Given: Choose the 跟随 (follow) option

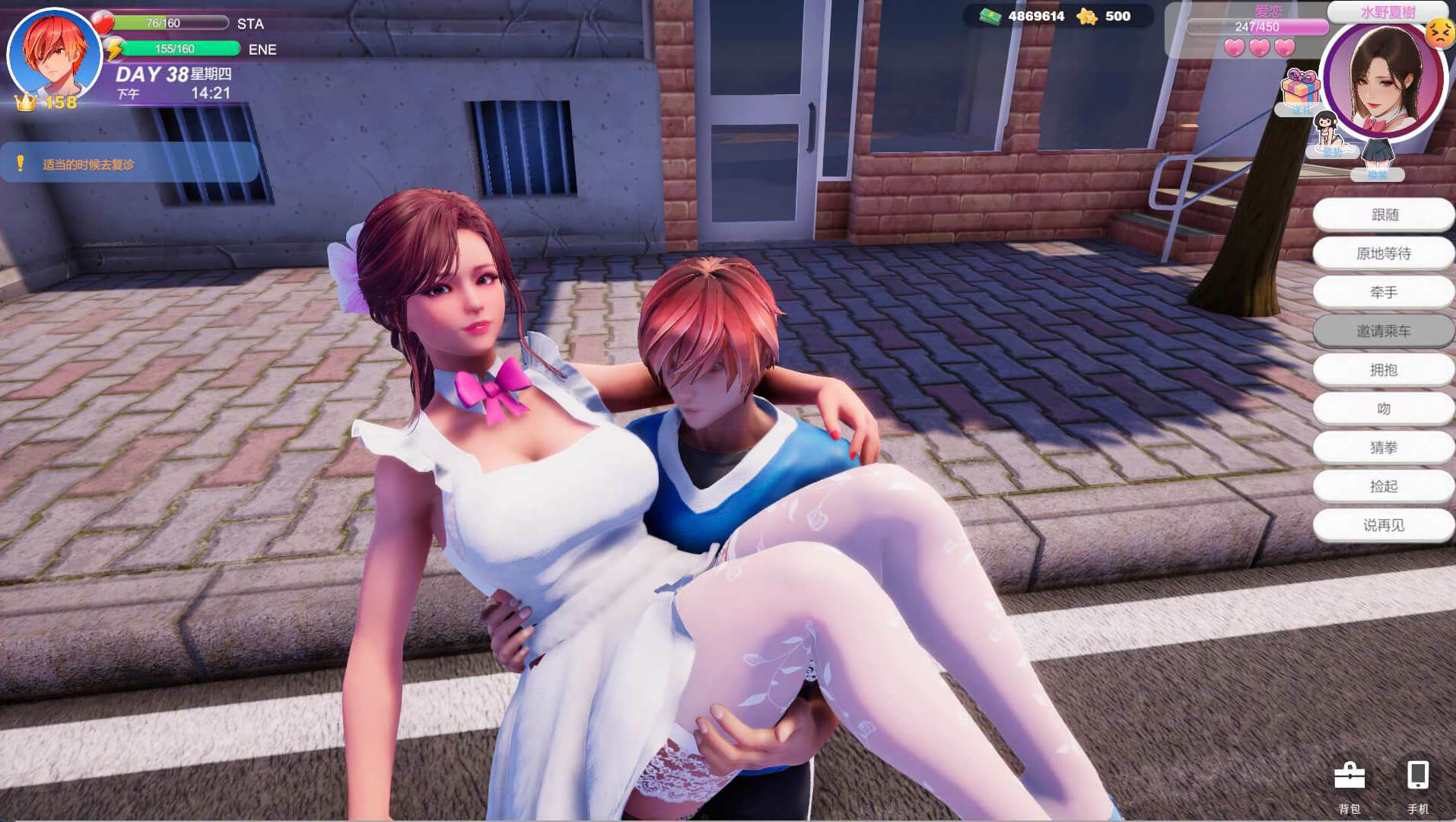Looking at the screenshot, I should click(1384, 215).
